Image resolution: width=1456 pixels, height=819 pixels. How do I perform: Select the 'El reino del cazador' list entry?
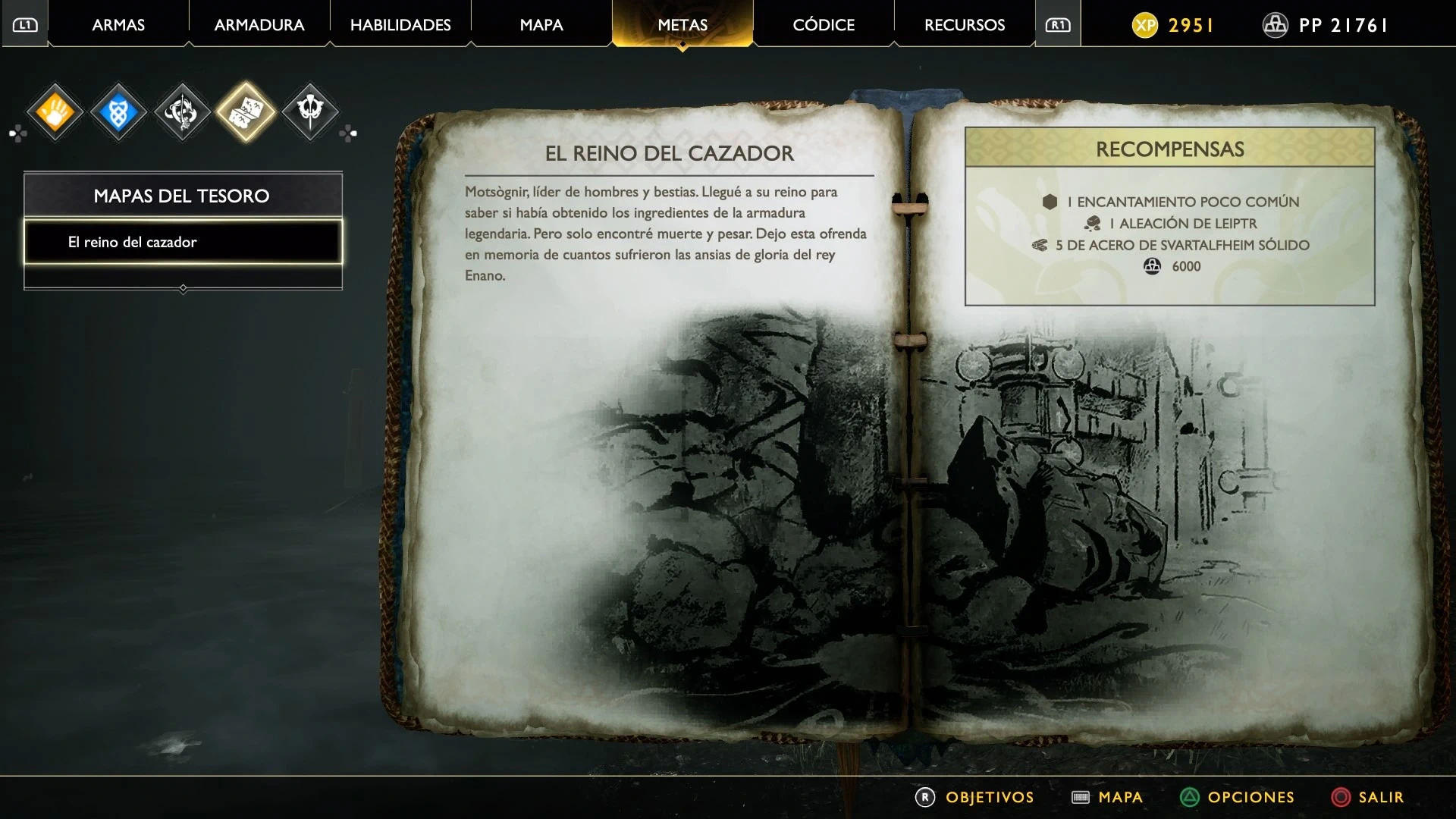[x=183, y=242]
